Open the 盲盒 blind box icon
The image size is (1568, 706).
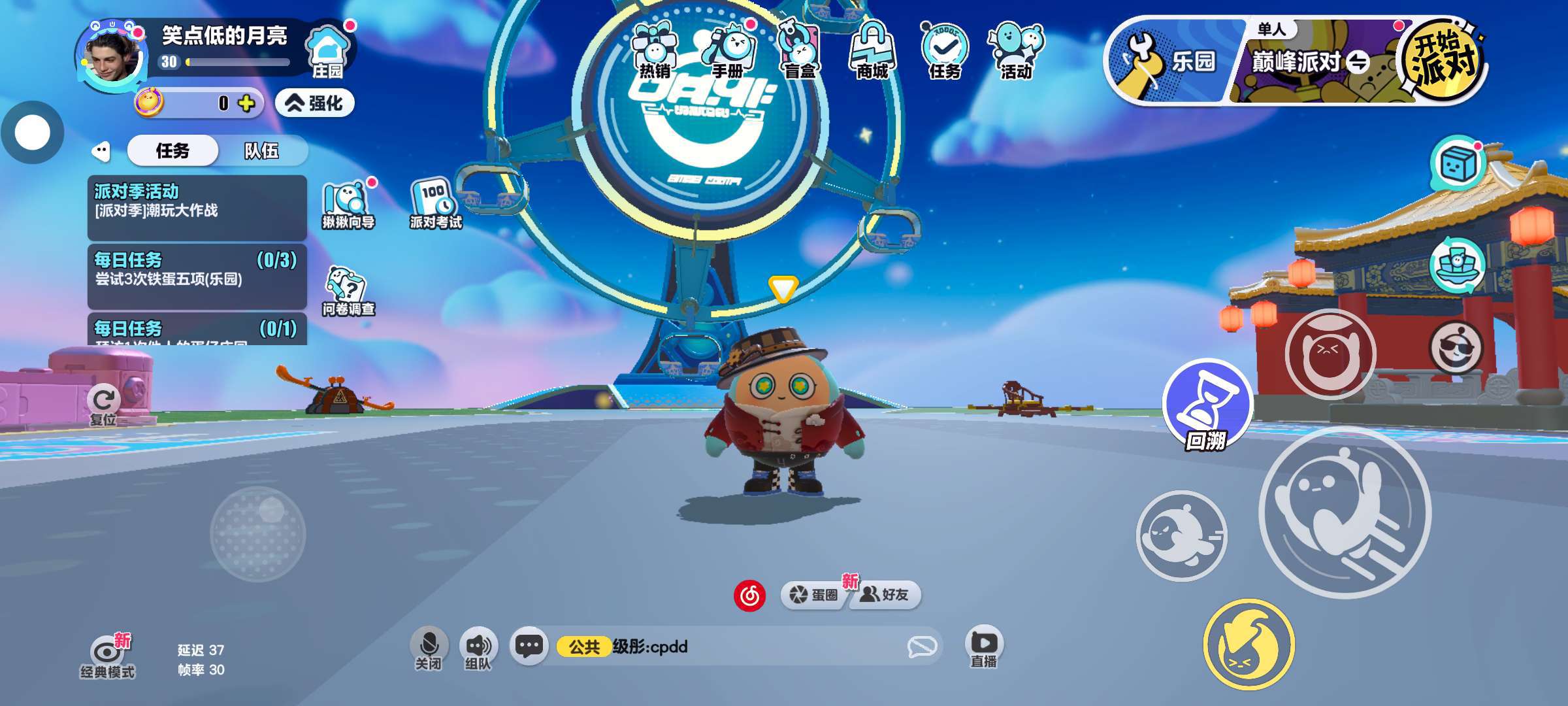[x=800, y=51]
